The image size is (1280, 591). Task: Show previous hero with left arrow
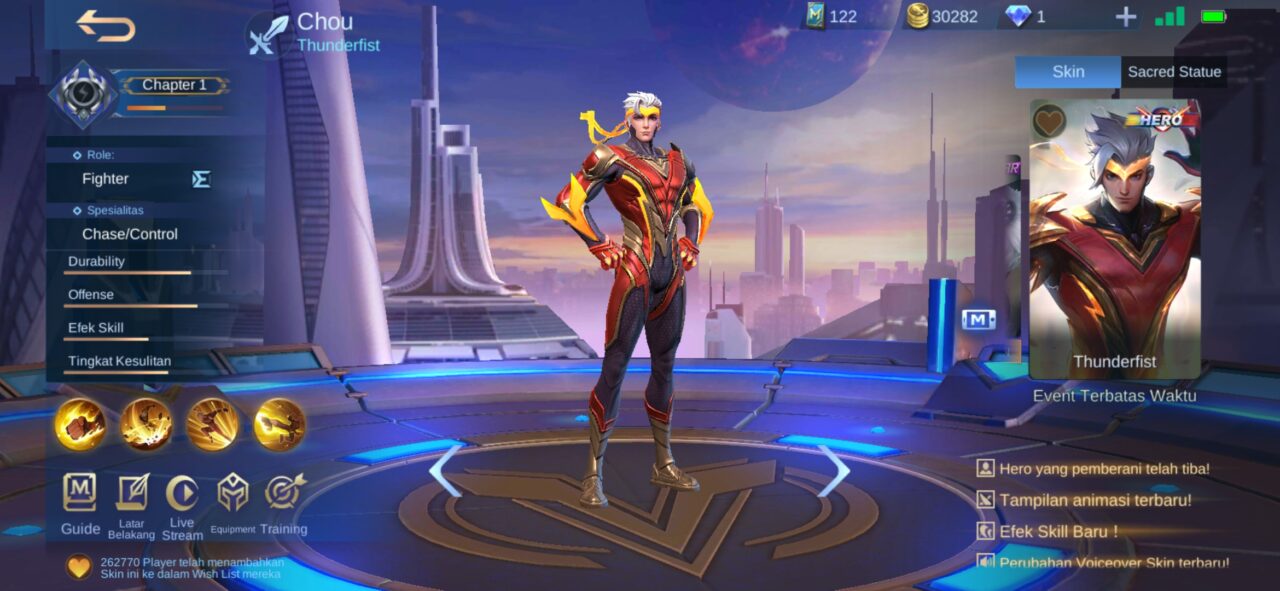click(x=446, y=471)
